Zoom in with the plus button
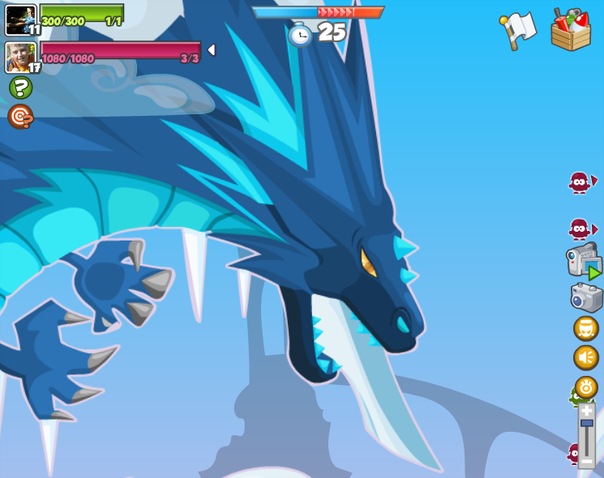Image resolution: width=604 pixels, height=478 pixels. (x=587, y=410)
